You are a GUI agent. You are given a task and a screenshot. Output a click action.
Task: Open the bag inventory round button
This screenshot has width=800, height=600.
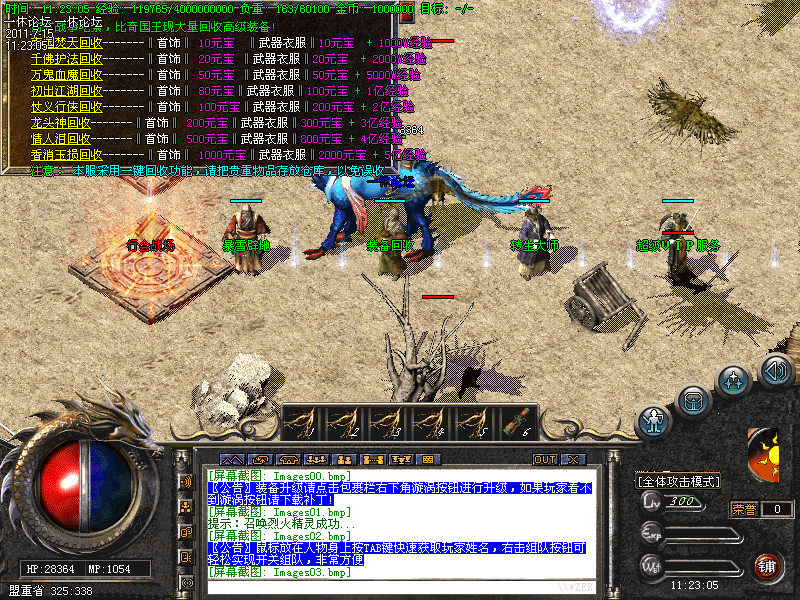click(x=693, y=402)
